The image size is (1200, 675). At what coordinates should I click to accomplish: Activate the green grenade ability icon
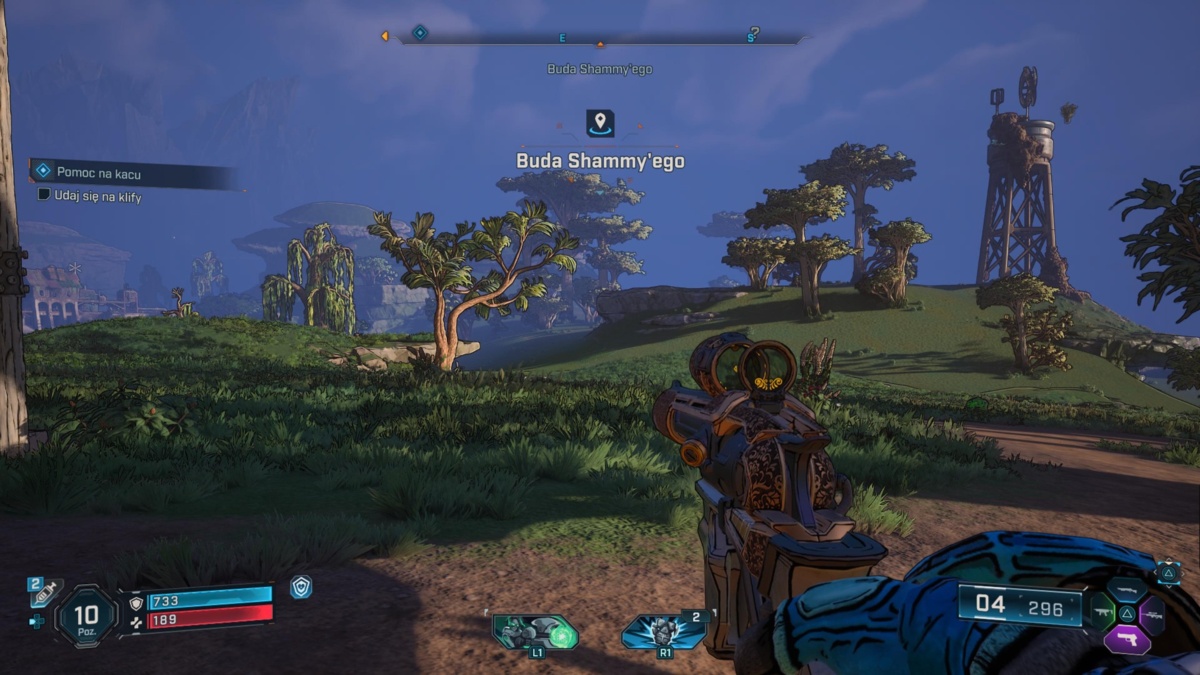click(535, 631)
